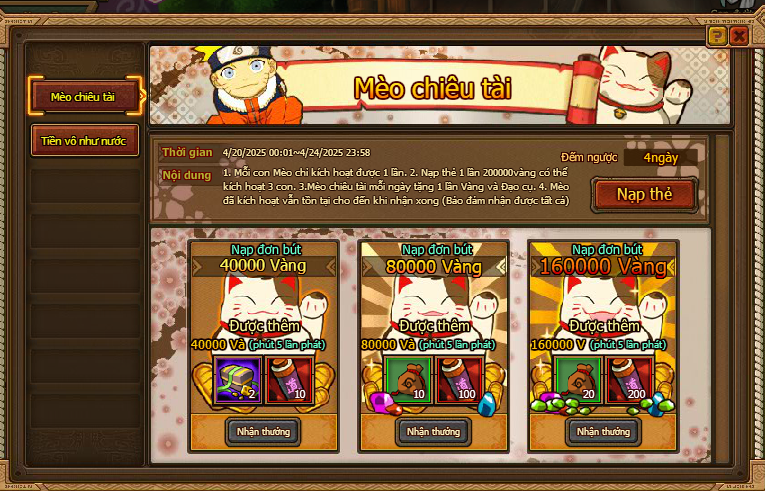This screenshot has height=491, width=765.
Task: Open the Tiền vô như nước tab
Action: coord(83,141)
